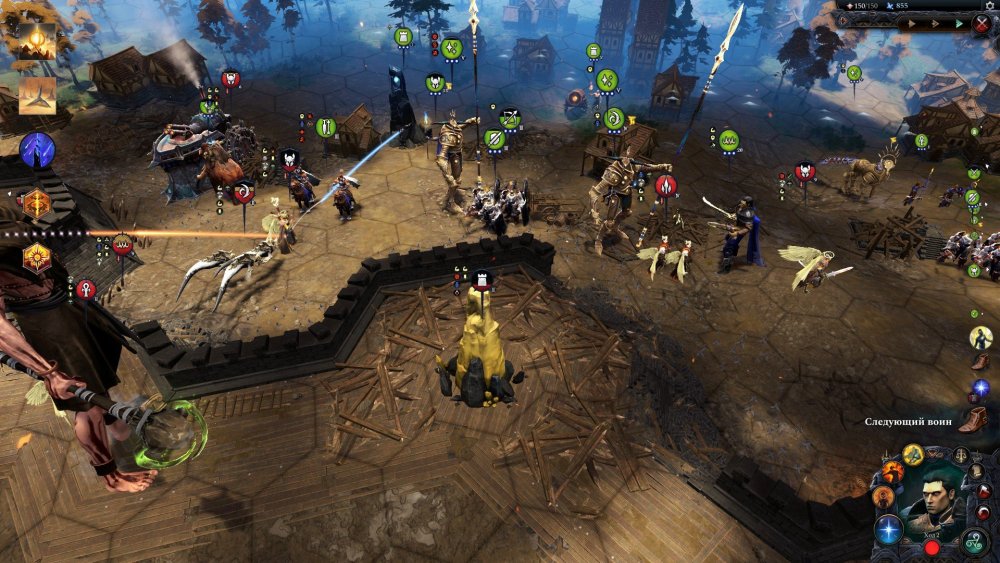This screenshot has width=1000, height=563.
Task: Select the hooded figure turn-order portrait
Action: click(x=981, y=338)
